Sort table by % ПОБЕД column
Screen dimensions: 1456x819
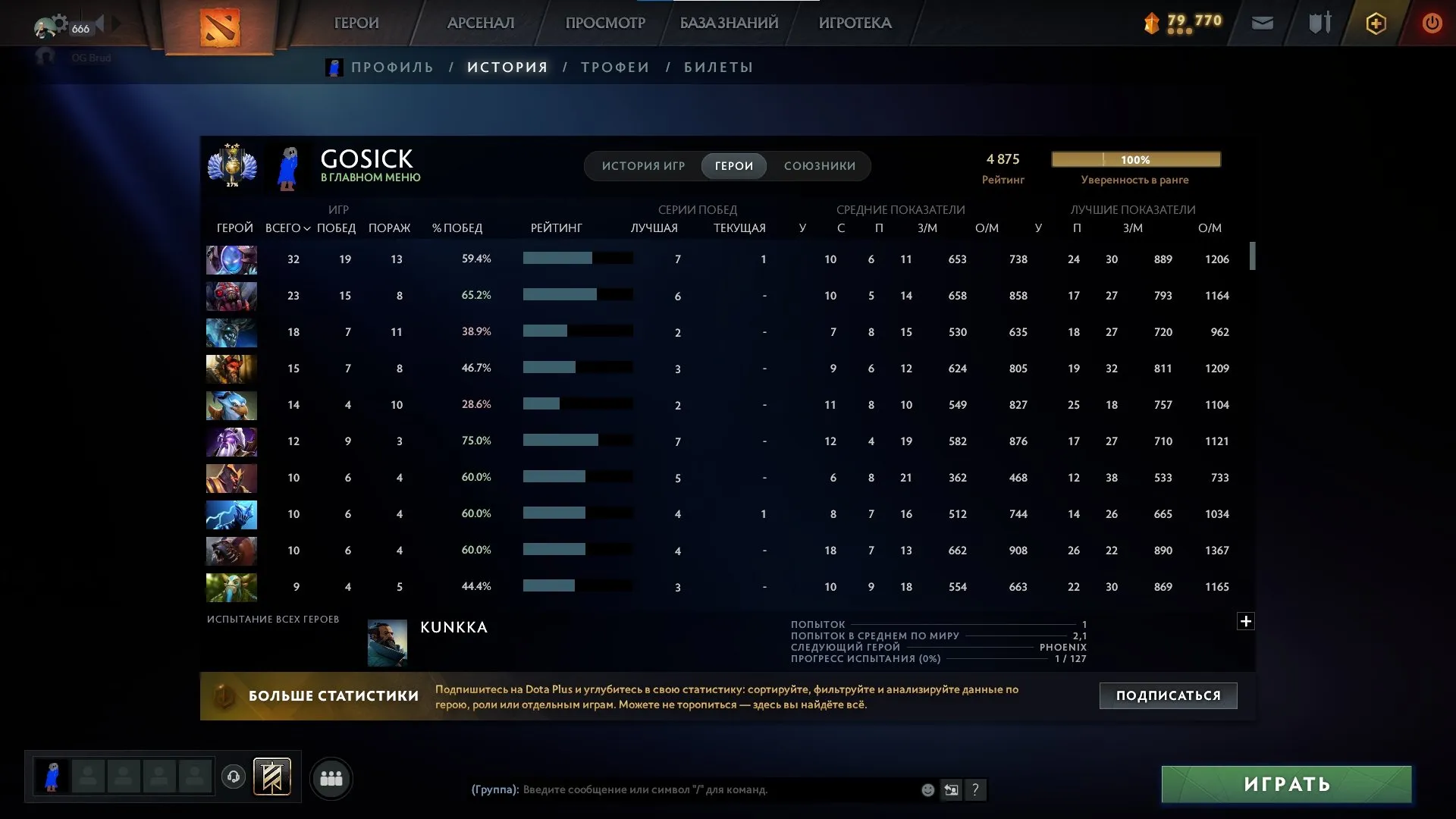coord(457,228)
